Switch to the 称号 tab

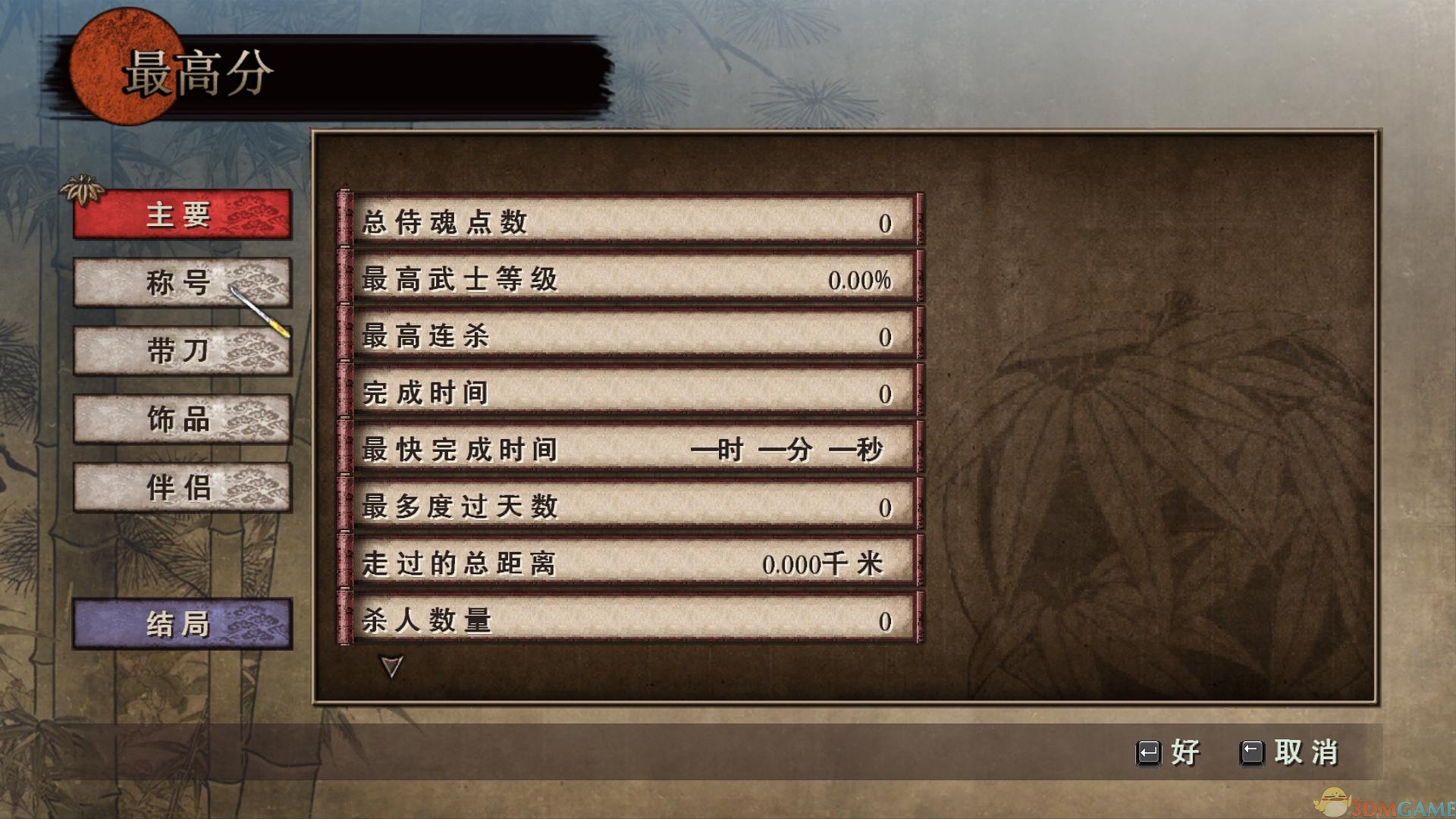180,283
